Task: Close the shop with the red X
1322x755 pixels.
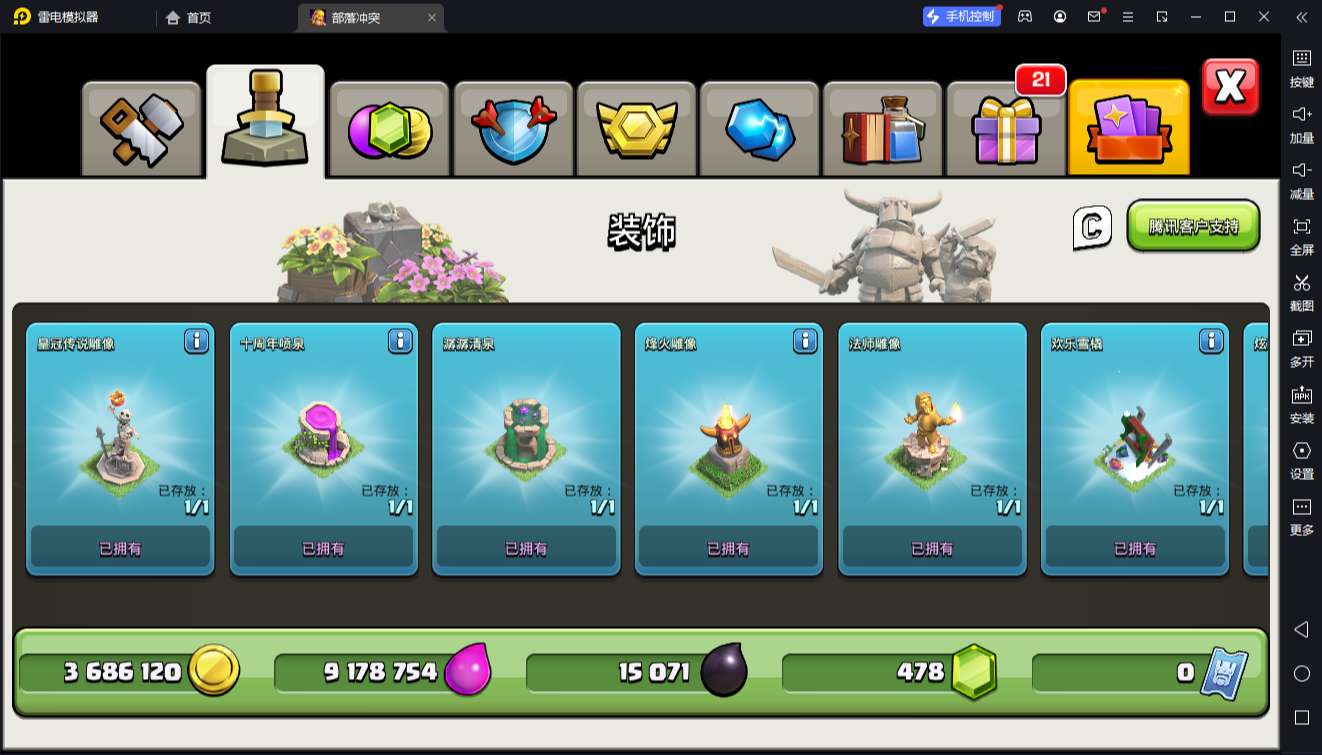Action: [1230, 88]
